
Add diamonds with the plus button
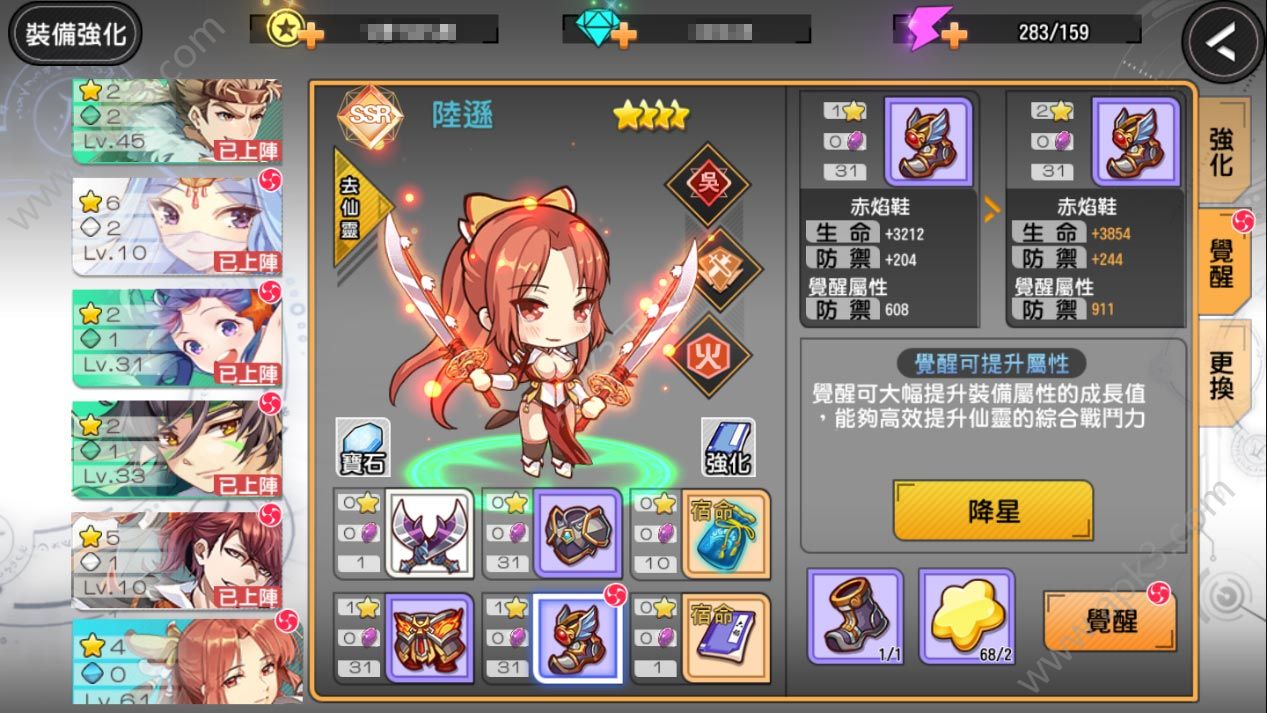click(x=624, y=35)
